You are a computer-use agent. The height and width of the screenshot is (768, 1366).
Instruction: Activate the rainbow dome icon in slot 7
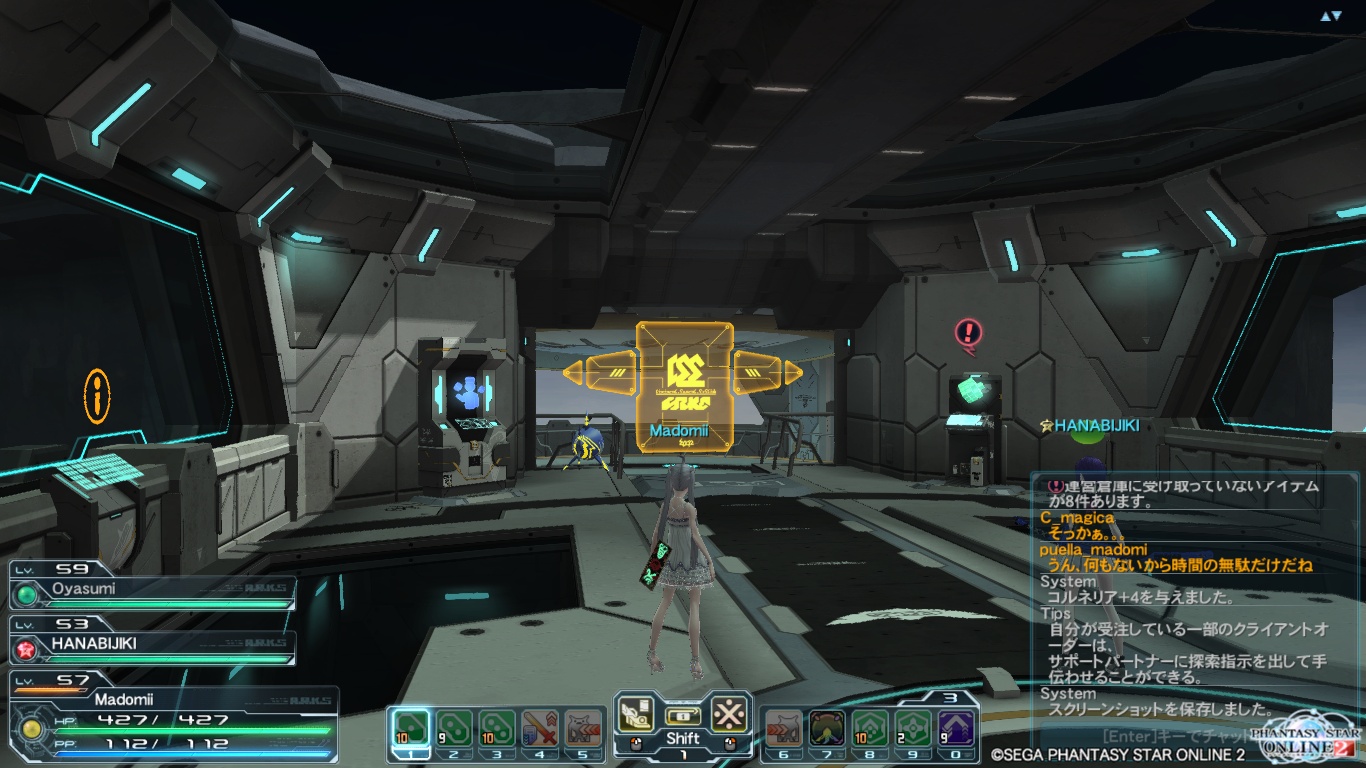click(x=827, y=727)
